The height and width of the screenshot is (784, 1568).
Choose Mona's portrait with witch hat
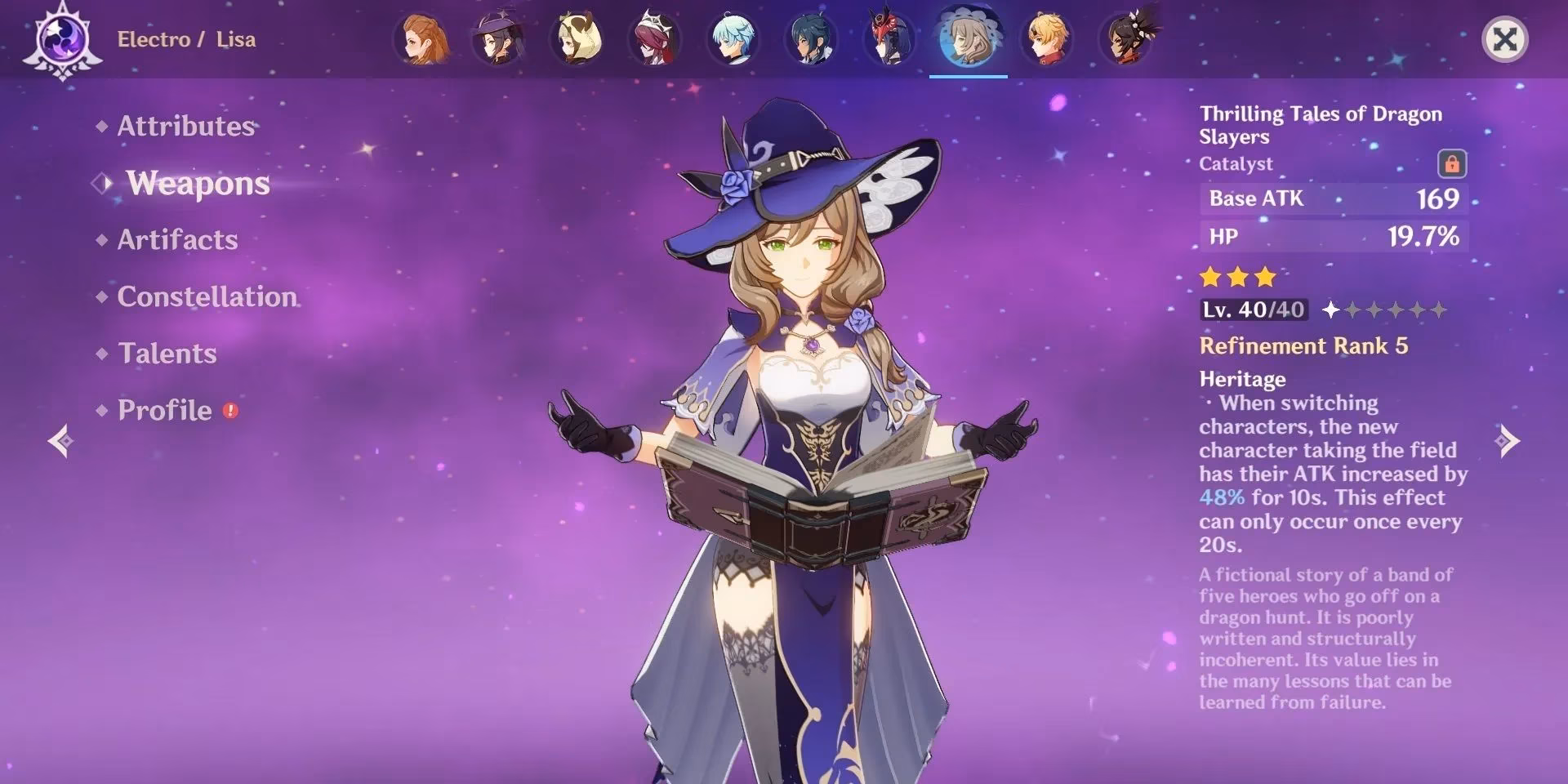point(499,39)
